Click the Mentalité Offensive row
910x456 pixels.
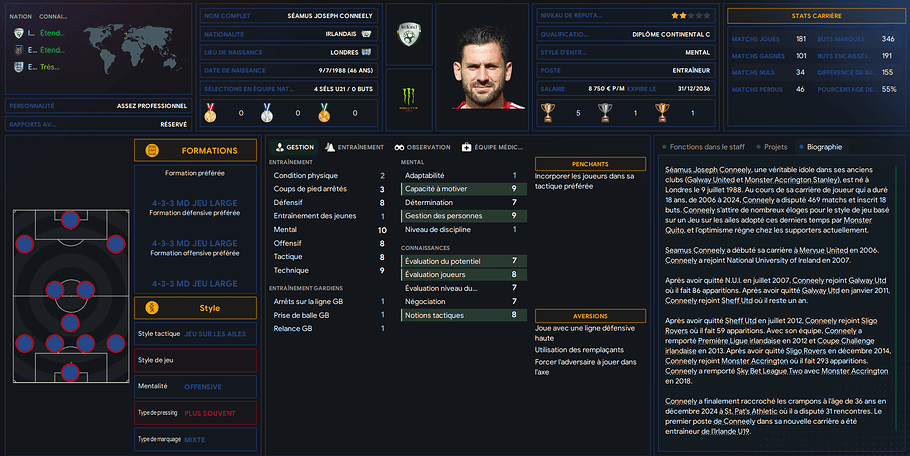[x=195, y=385]
